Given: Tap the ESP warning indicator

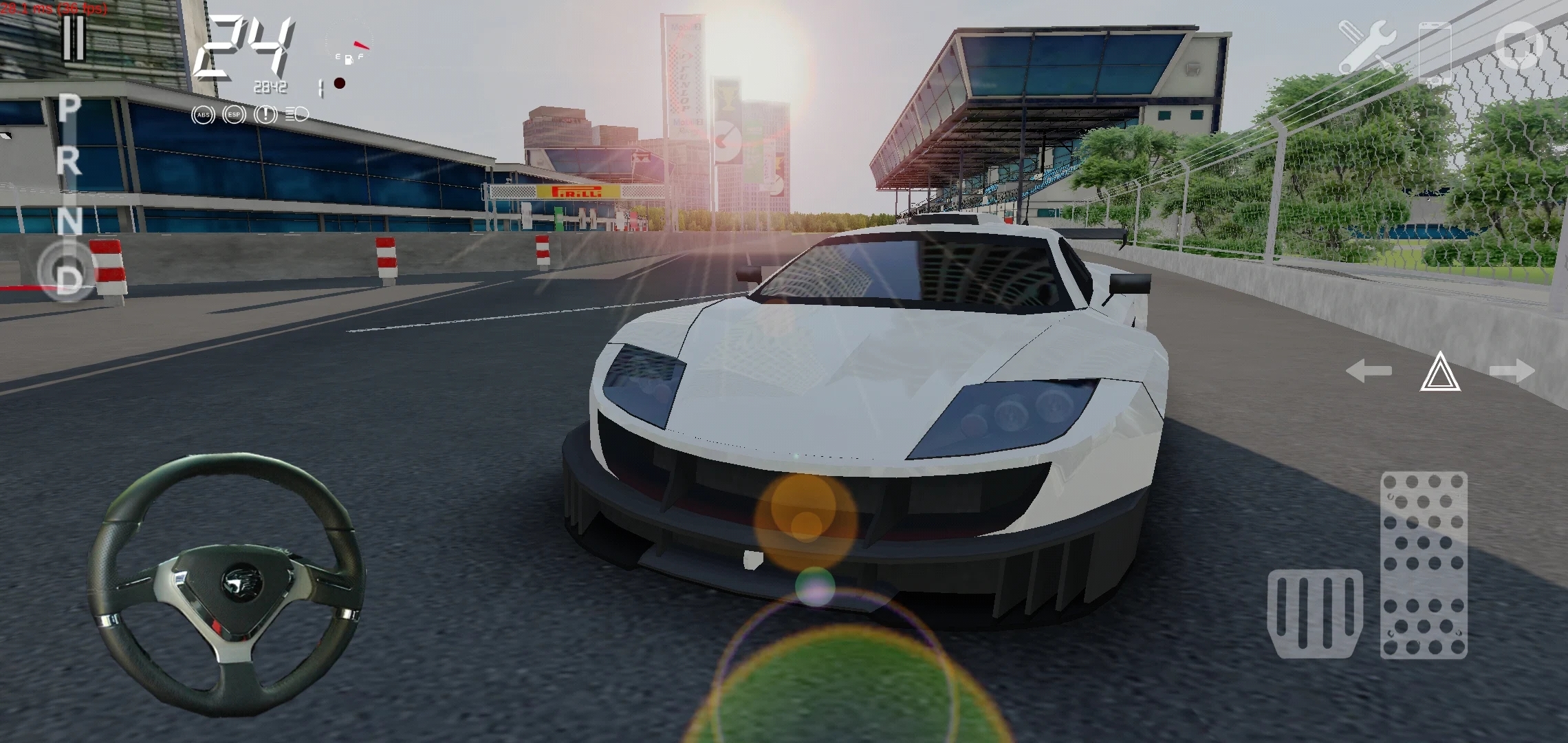Looking at the screenshot, I should 235,115.
